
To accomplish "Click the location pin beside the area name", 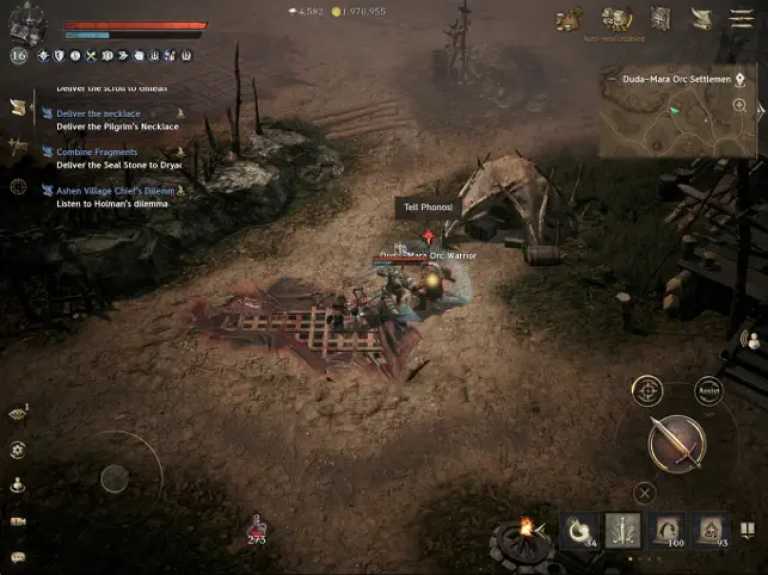I will click(x=740, y=79).
